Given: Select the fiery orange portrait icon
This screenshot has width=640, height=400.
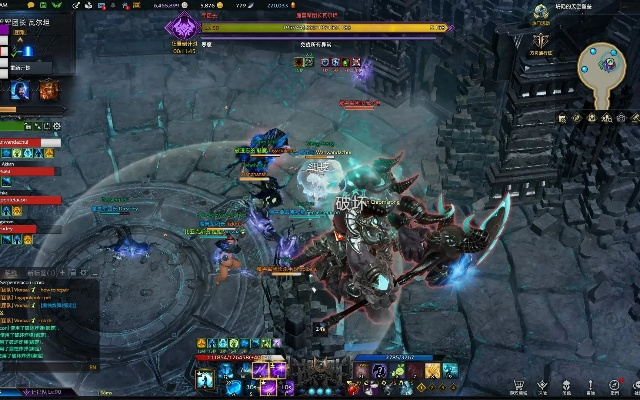Looking at the screenshot, I should (x=48, y=91).
